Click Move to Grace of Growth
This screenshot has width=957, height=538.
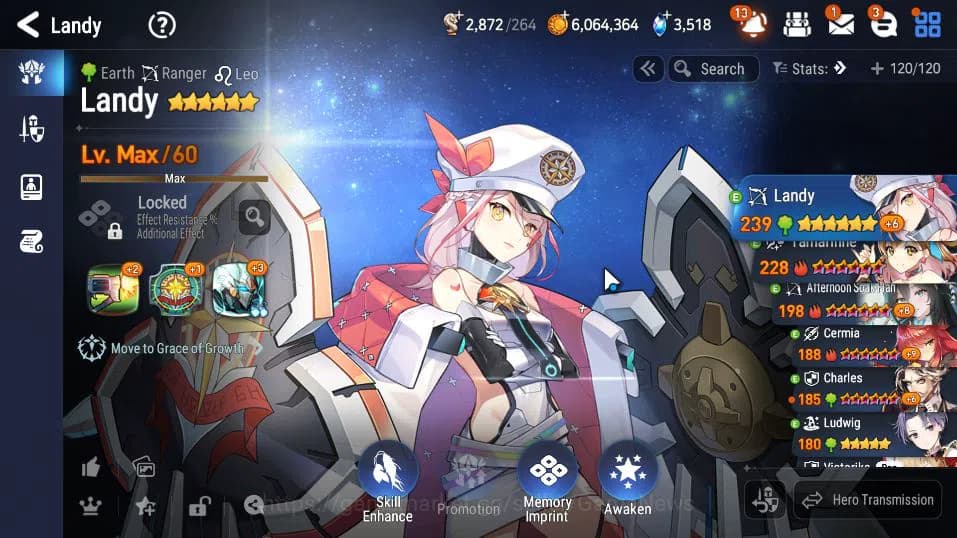(165, 348)
